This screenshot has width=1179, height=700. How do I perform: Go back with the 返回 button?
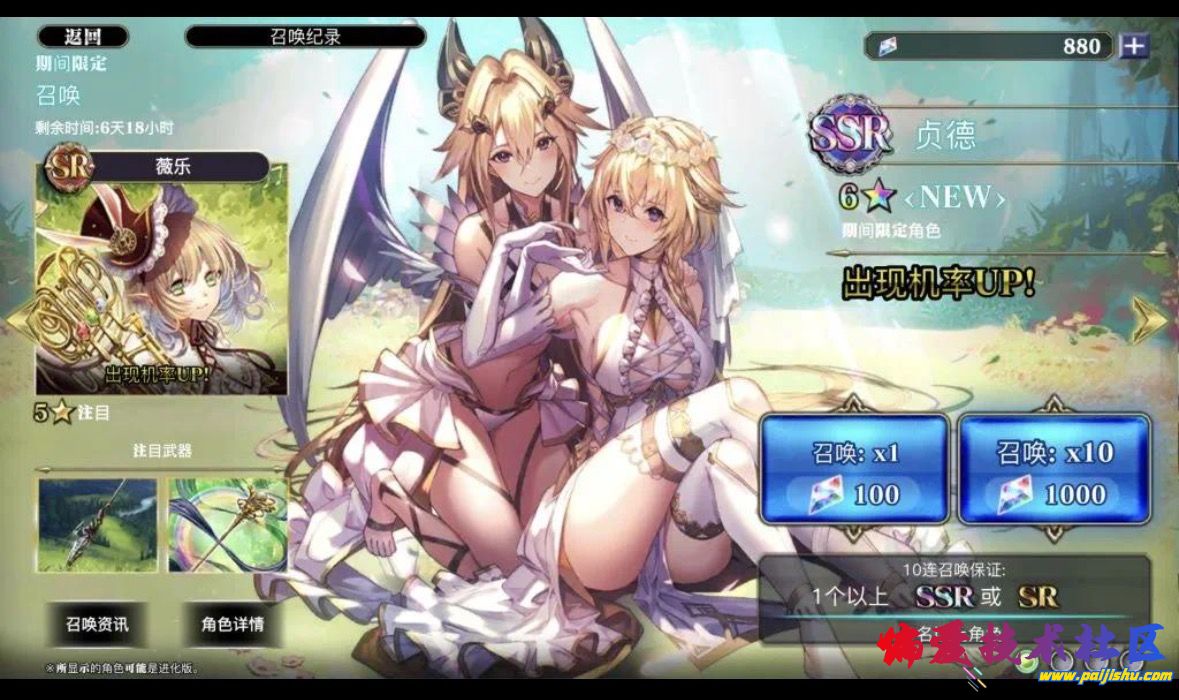click(83, 37)
